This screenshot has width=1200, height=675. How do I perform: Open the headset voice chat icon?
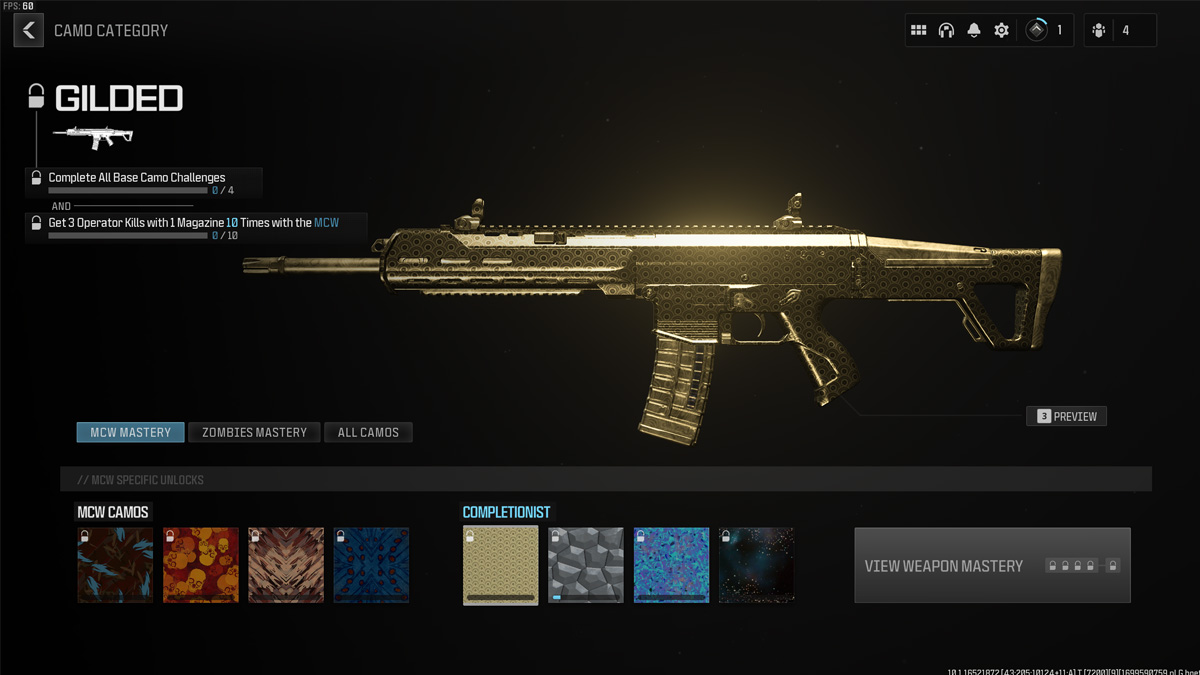tap(946, 31)
